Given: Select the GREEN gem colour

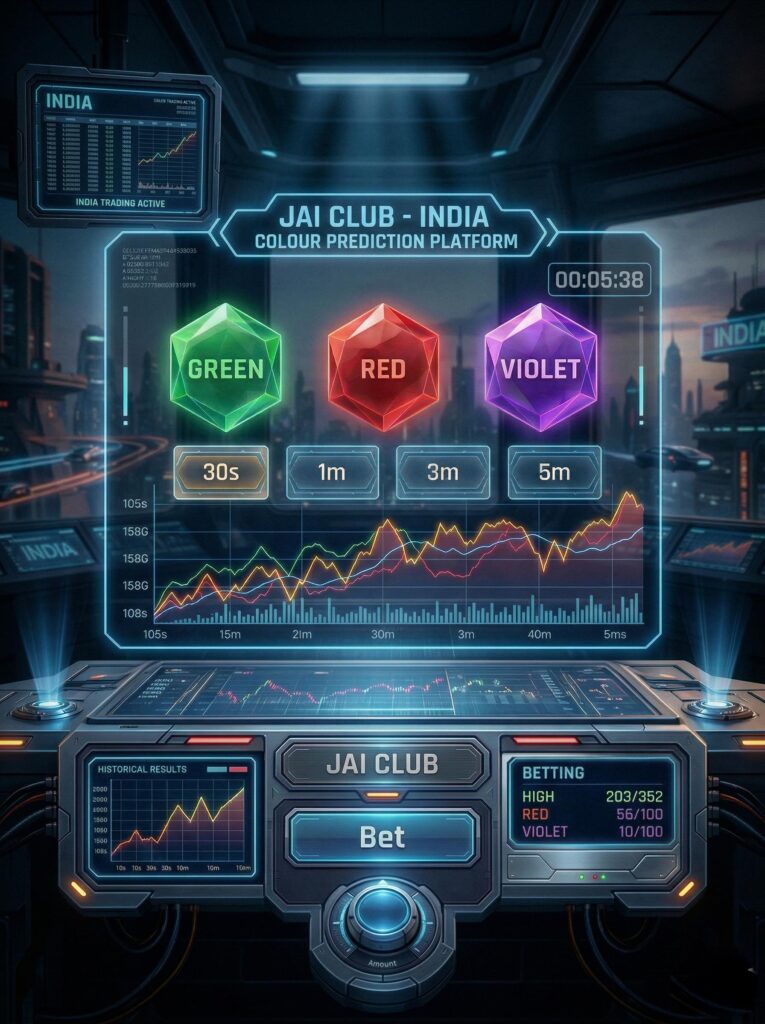Looking at the screenshot, I should (x=225, y=368).
